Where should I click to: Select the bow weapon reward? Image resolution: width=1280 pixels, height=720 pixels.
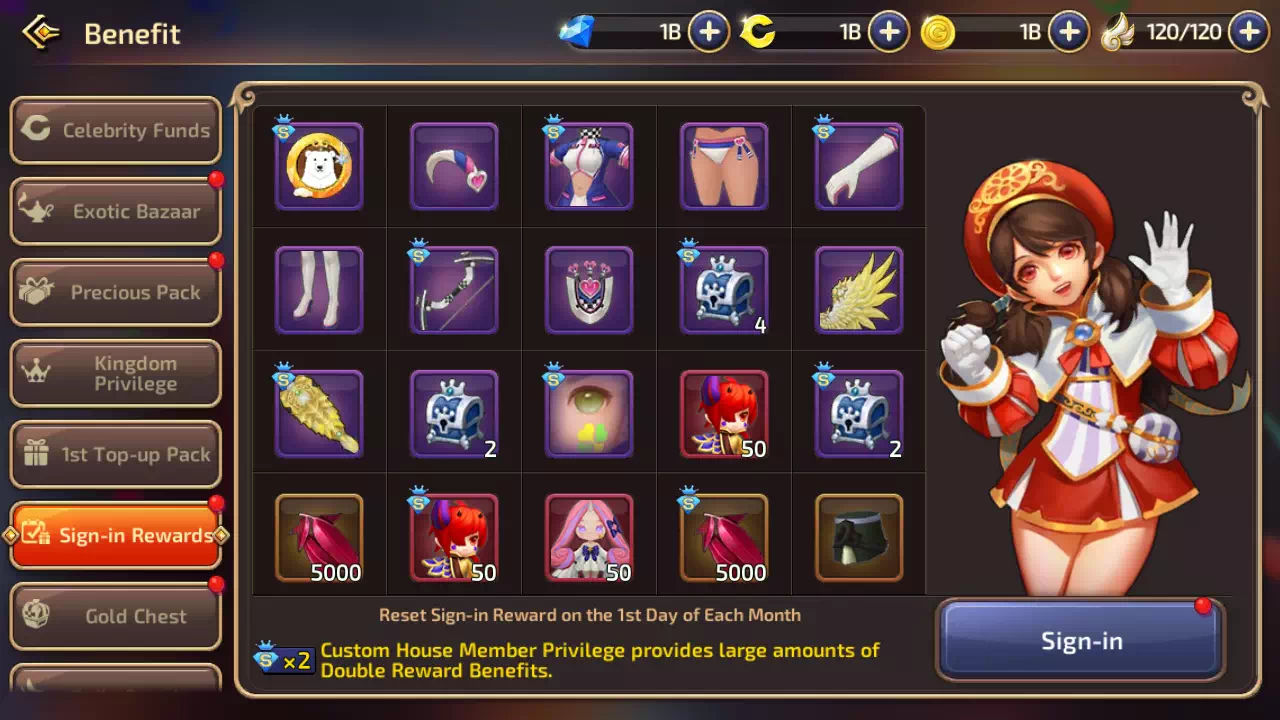[454, 290]
